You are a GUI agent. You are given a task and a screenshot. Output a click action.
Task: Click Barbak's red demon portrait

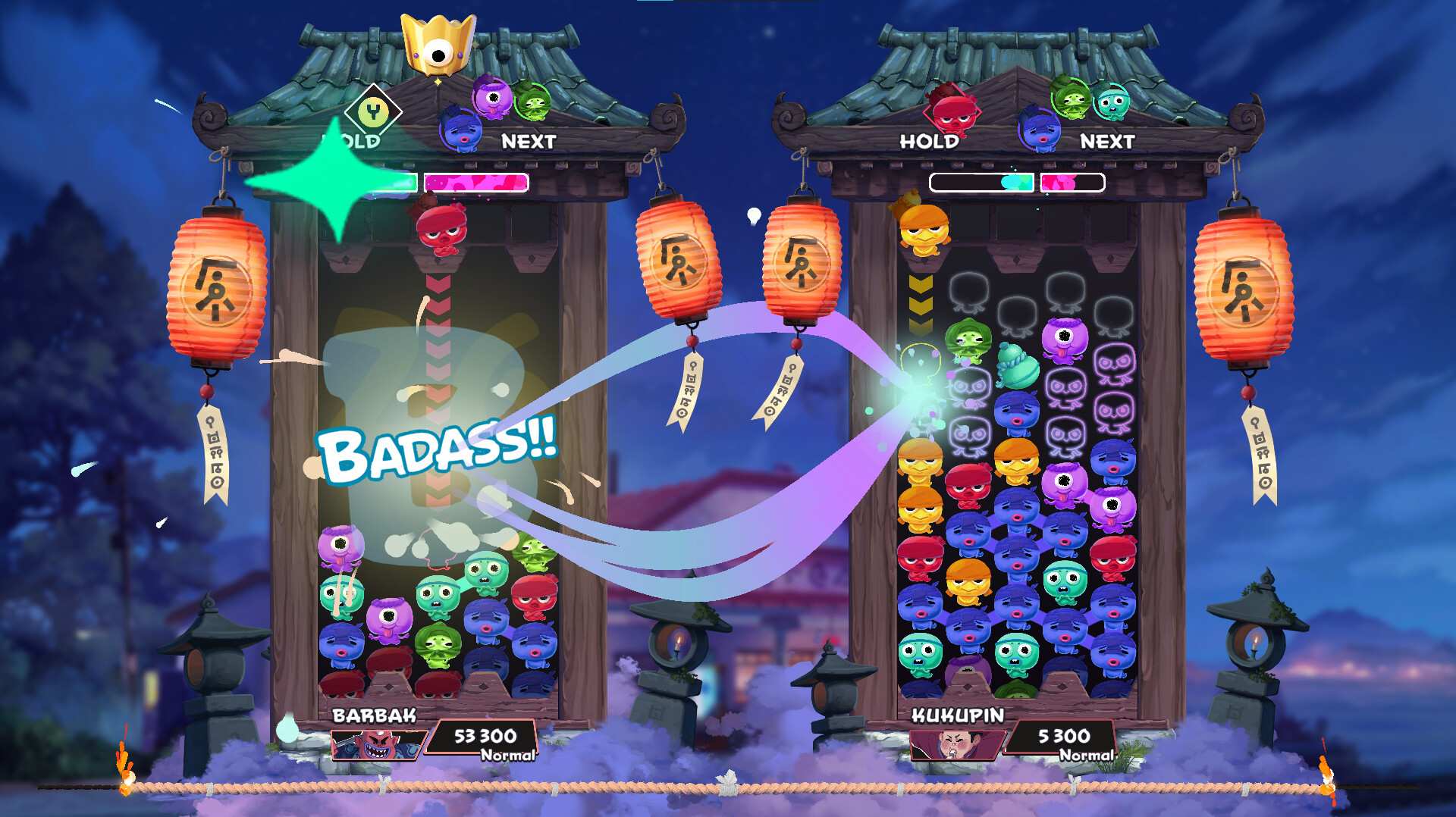377,745
